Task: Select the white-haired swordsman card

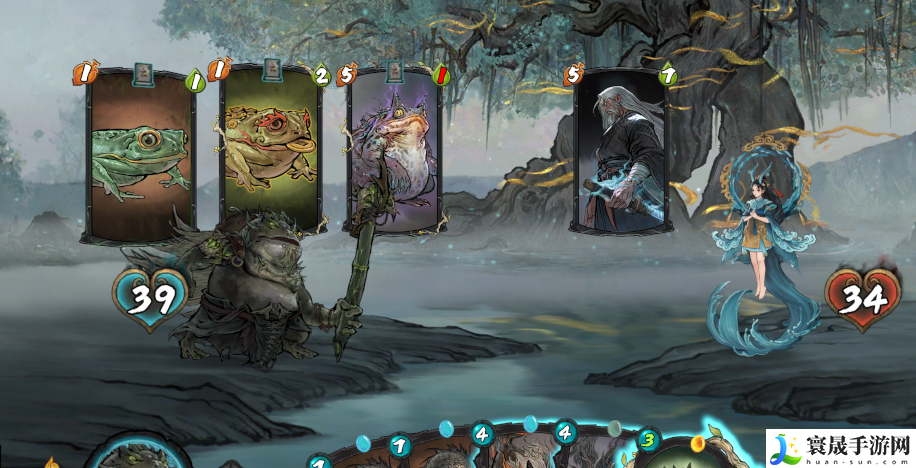Action: [x=622, y=150]
